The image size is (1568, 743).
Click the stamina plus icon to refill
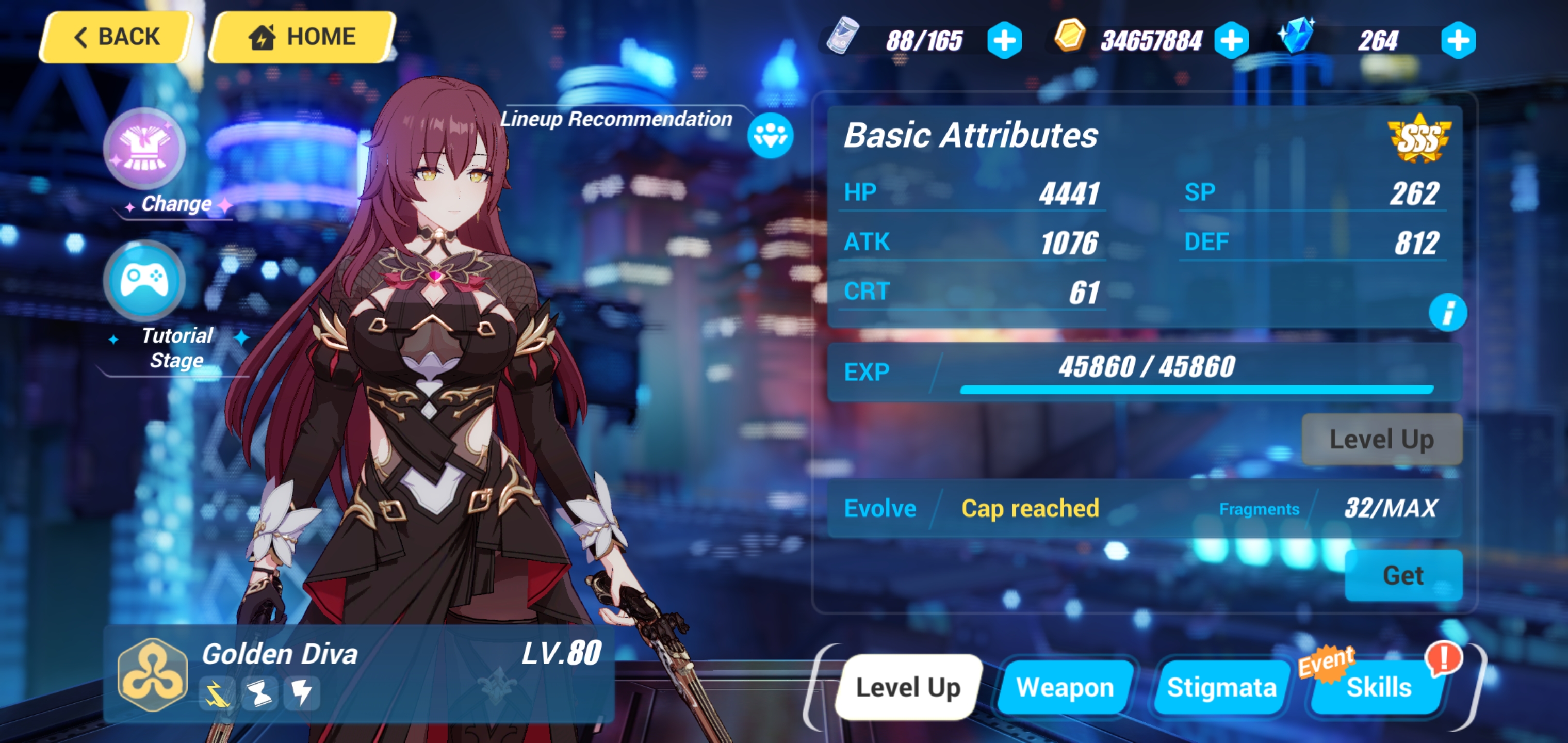point(1004,40)
